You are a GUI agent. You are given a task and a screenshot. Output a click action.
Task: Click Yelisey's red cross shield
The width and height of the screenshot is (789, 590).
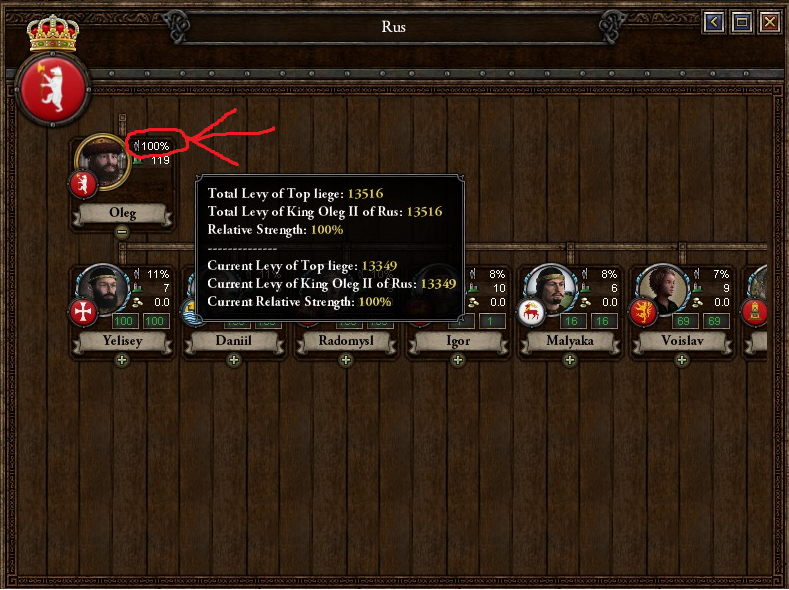click(x=82, y=314)
